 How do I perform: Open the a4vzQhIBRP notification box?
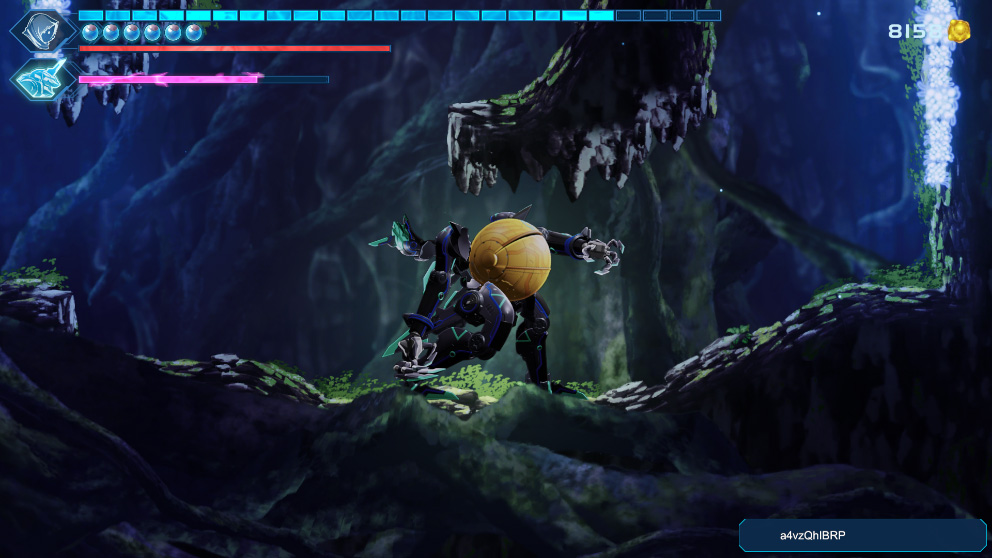pyautogui.click(x=862, y=535)
